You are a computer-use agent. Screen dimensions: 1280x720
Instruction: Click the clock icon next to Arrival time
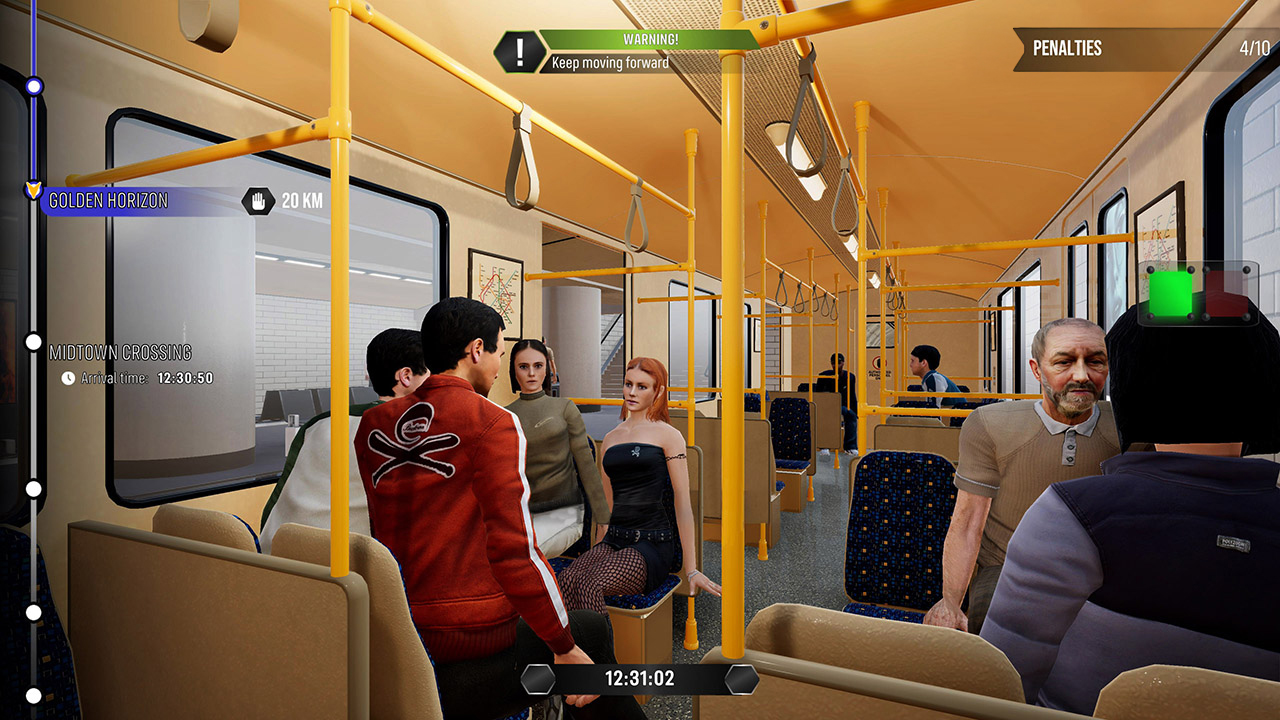[x=68, y=380]
